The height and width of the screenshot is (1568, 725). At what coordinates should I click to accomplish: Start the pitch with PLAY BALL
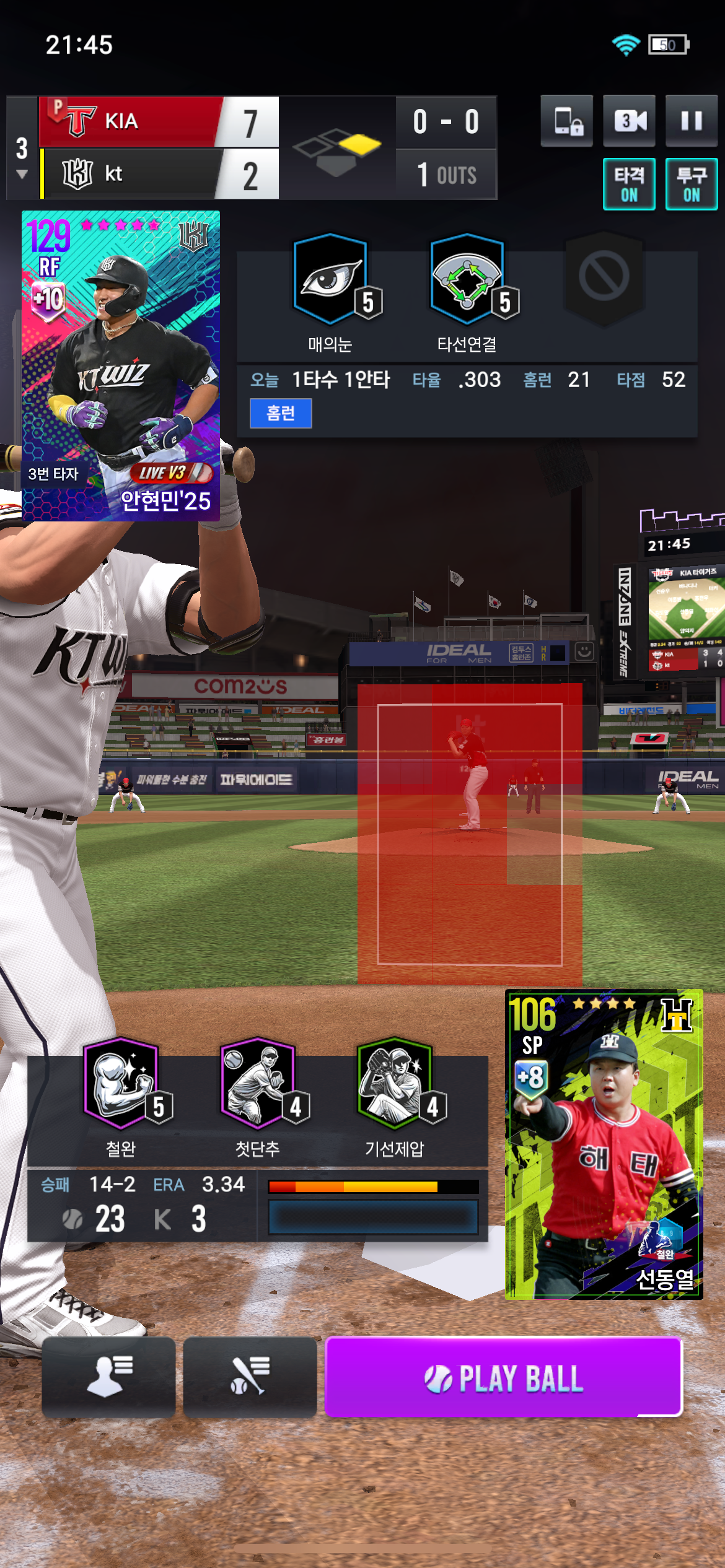(x=503, y=1378)
